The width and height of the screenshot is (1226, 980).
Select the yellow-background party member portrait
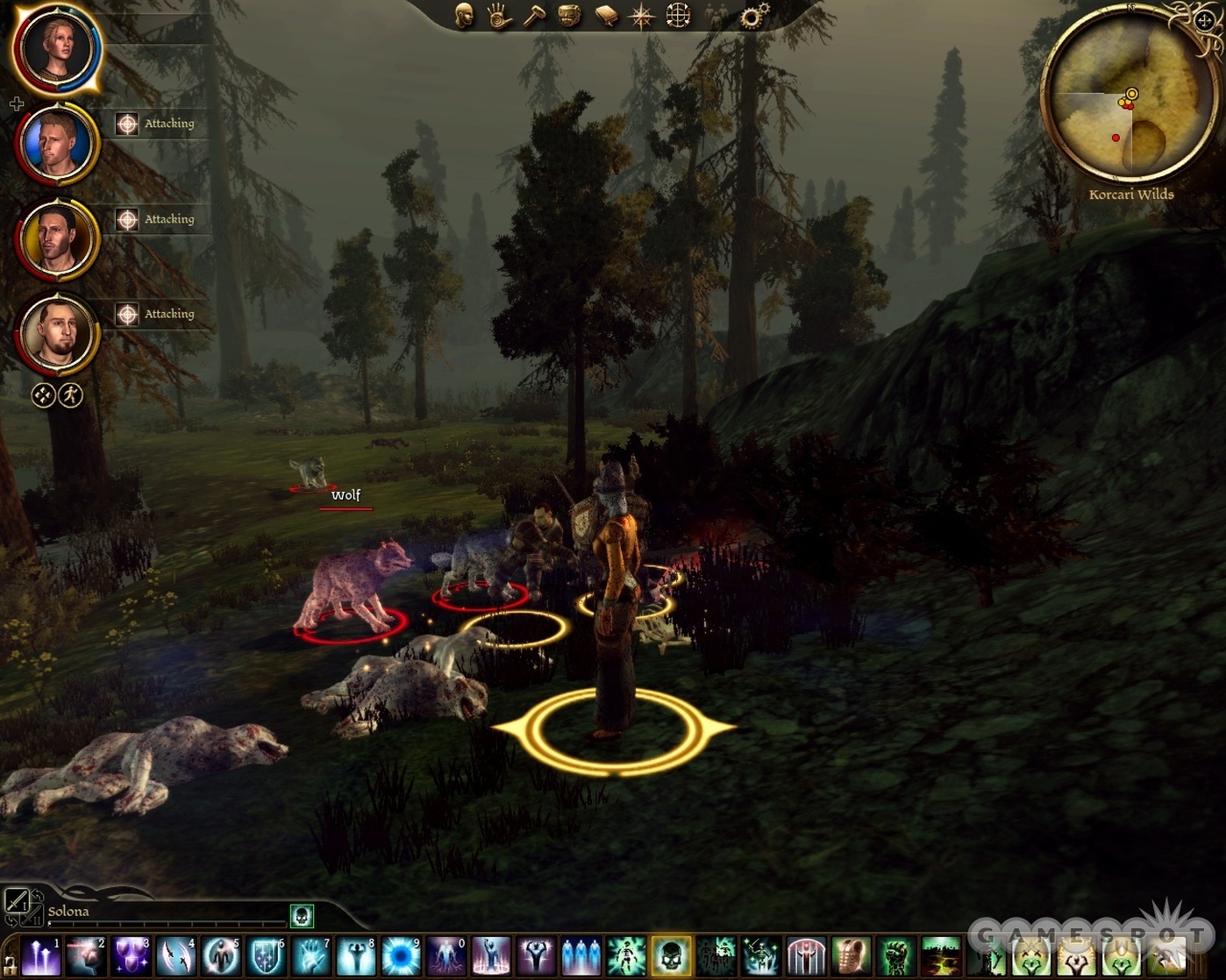(x=57, y=239)
